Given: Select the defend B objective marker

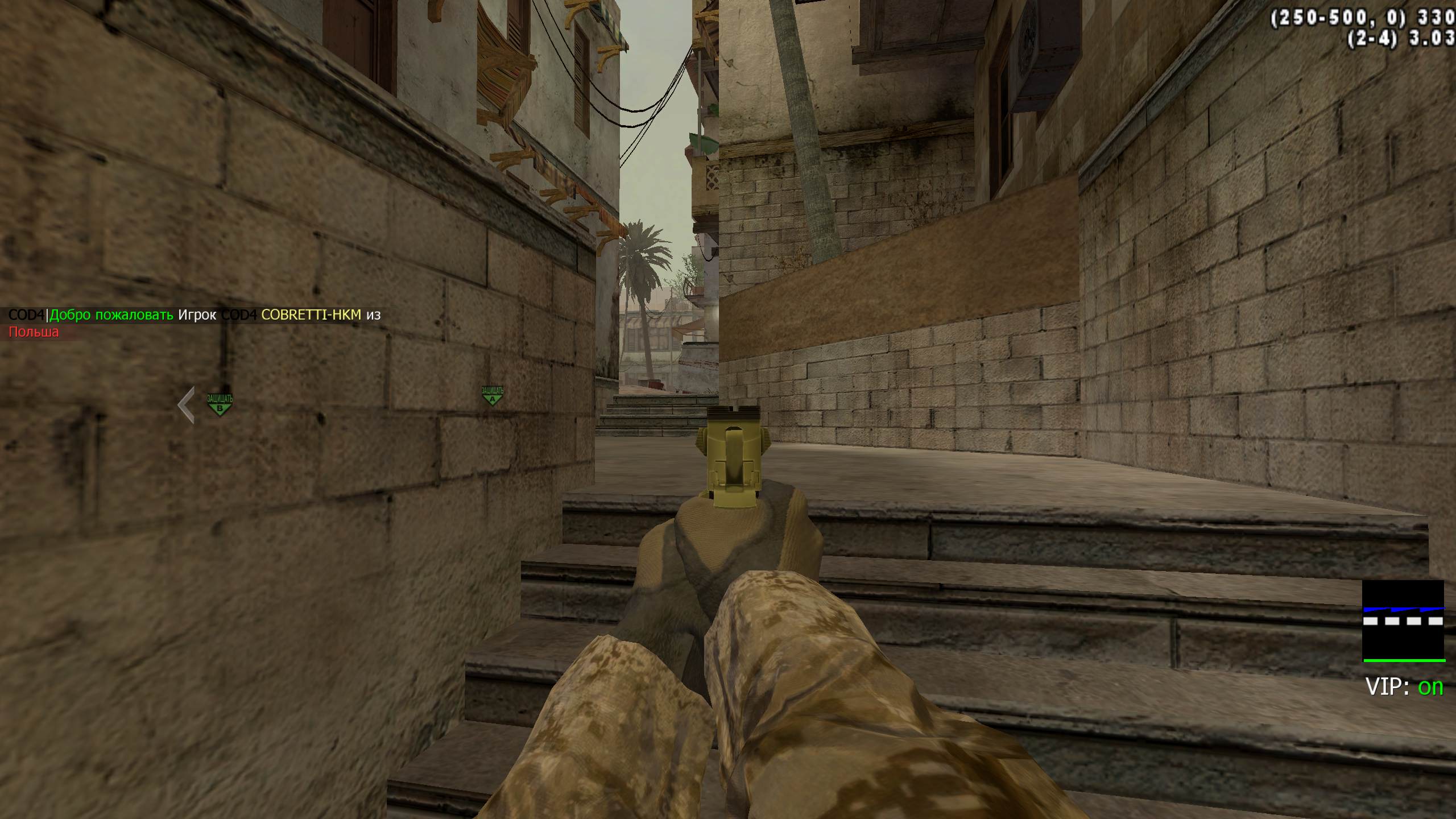Looking at the screenshot, I should click(220, 404).
